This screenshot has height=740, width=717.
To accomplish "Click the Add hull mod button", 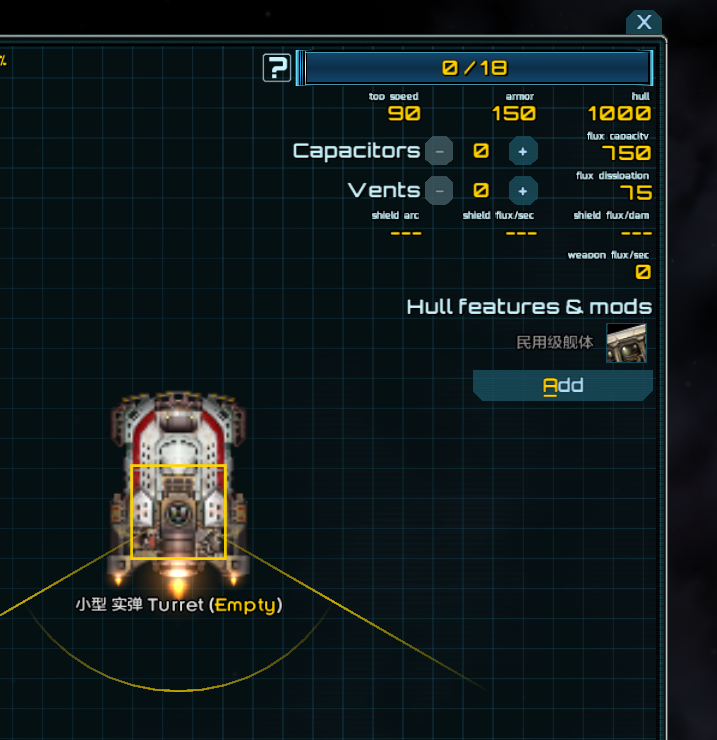I will click(x=563, y=386).
